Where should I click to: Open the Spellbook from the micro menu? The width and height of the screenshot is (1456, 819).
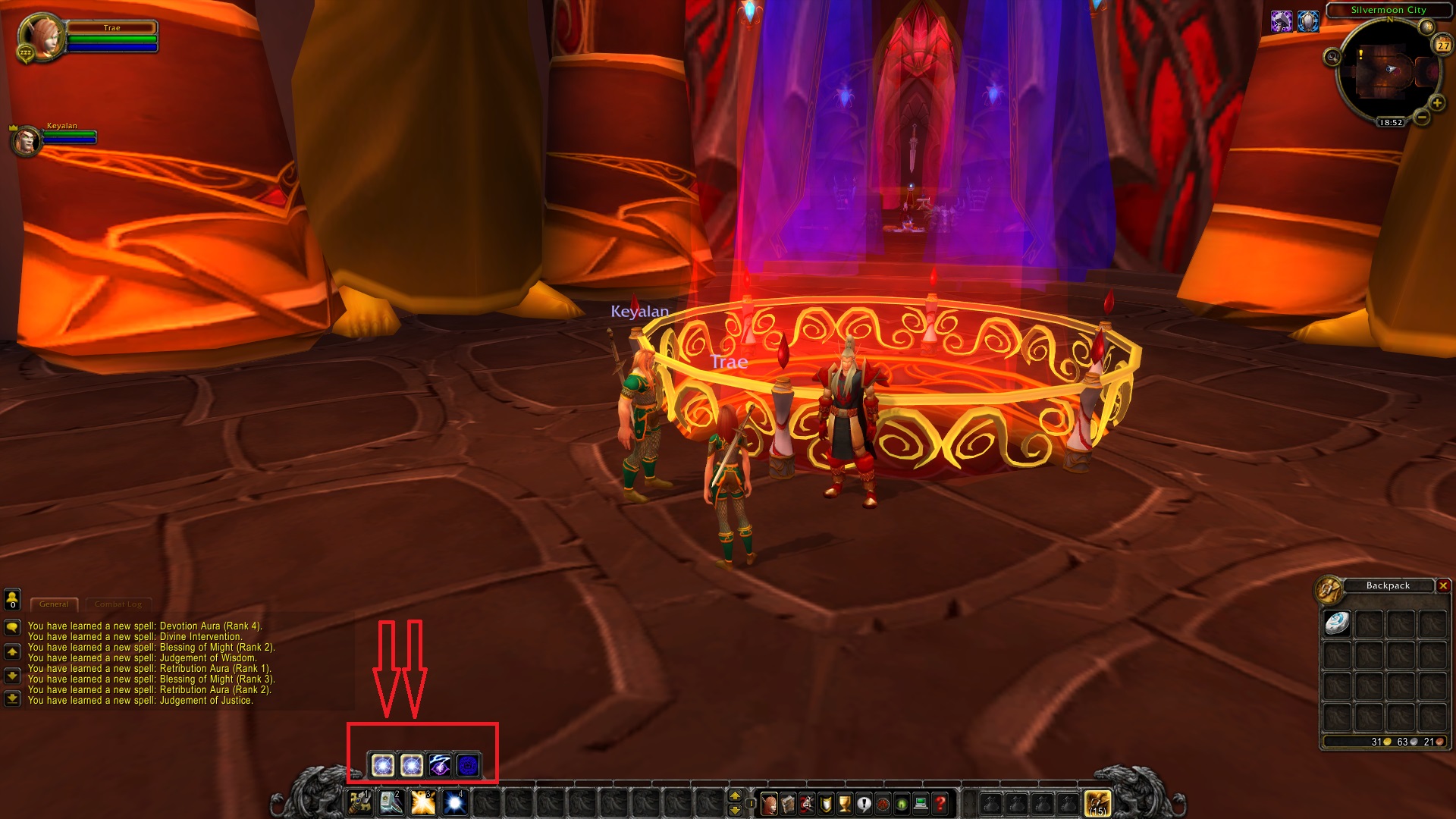coord(788,805)
